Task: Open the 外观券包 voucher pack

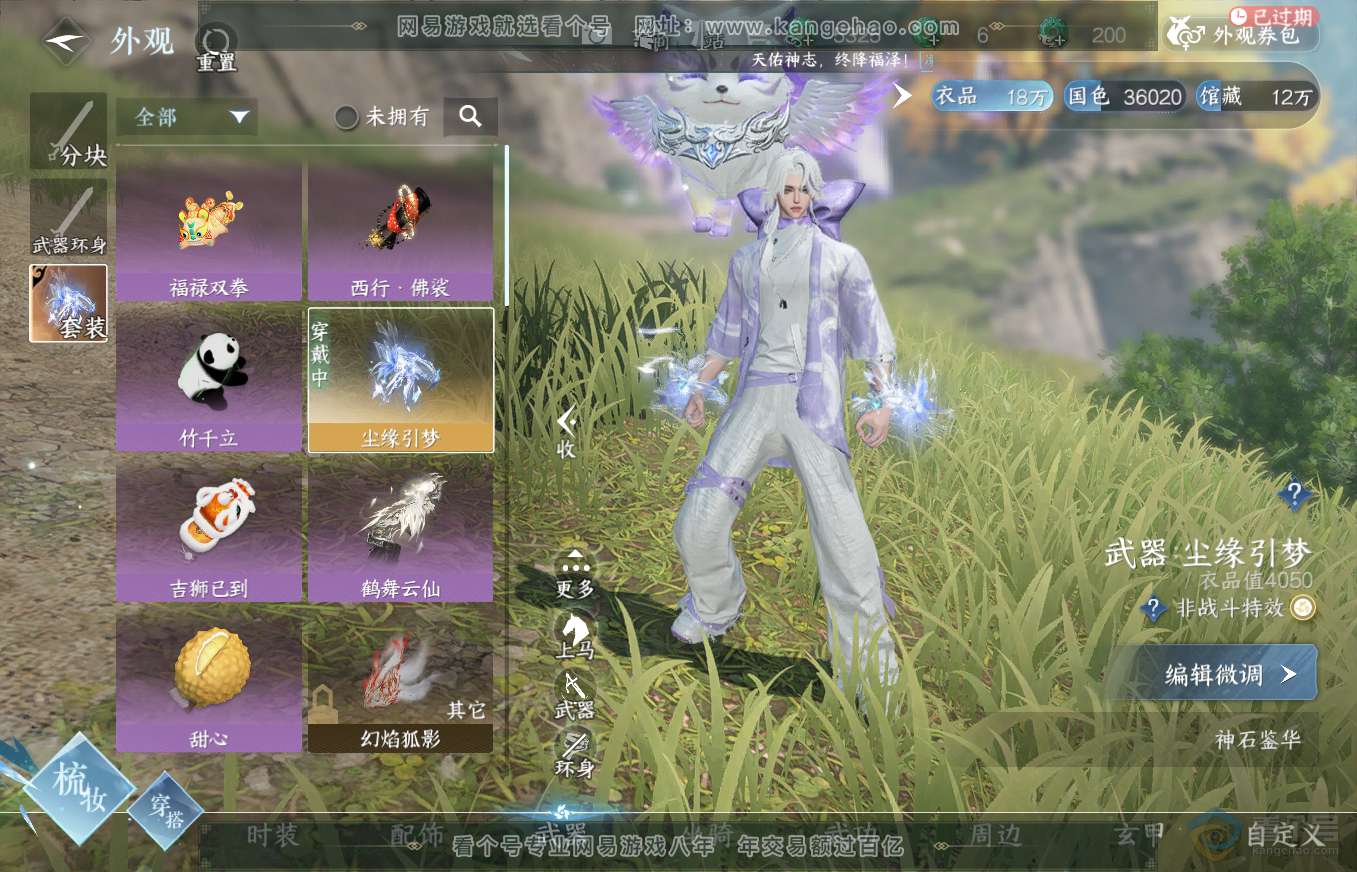Action: click(x=1243, y=36)
